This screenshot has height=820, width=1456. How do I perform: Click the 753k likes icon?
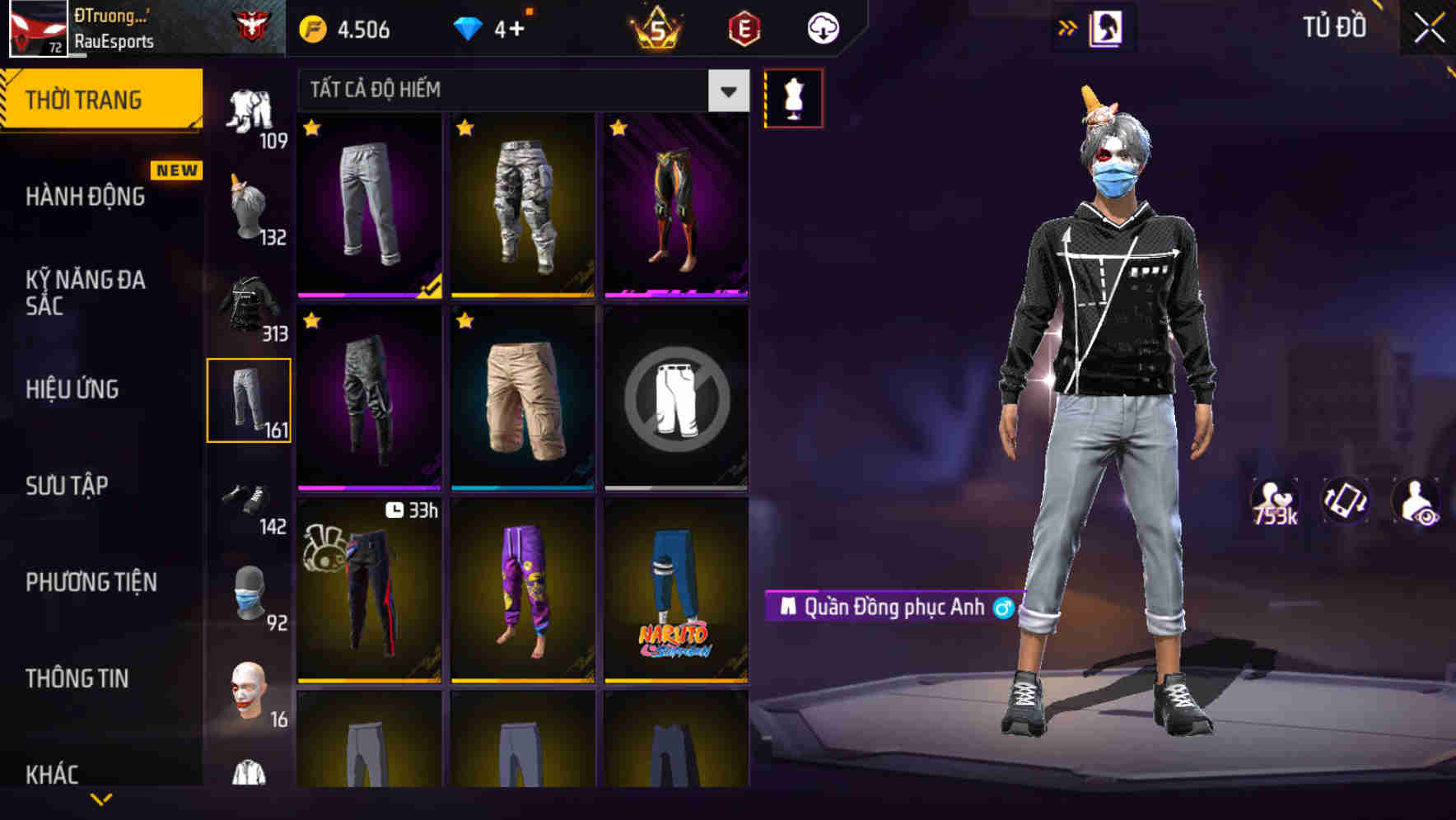point(1275,501)
